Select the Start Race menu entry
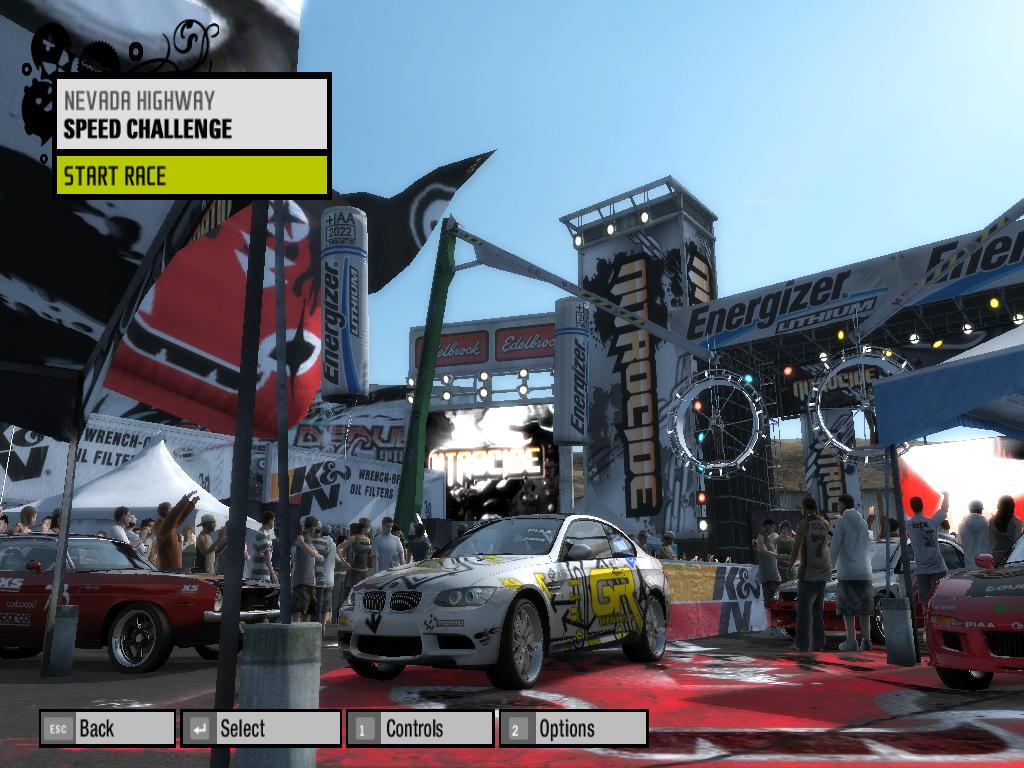The image size is (1024, 768). point(192,176)
